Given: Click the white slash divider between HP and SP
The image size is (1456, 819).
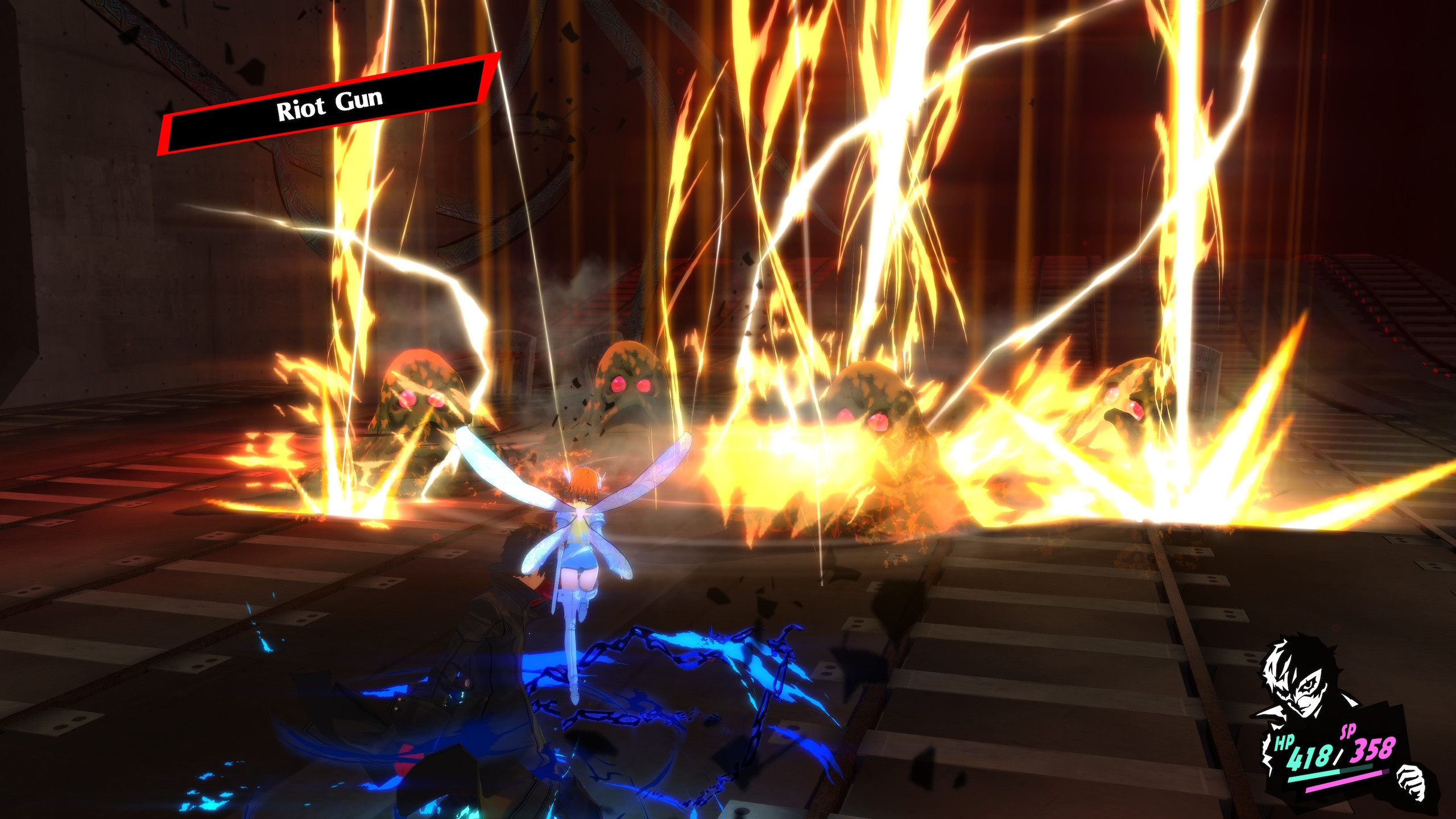Looking at the screenshot, I should pos(1337,756).
